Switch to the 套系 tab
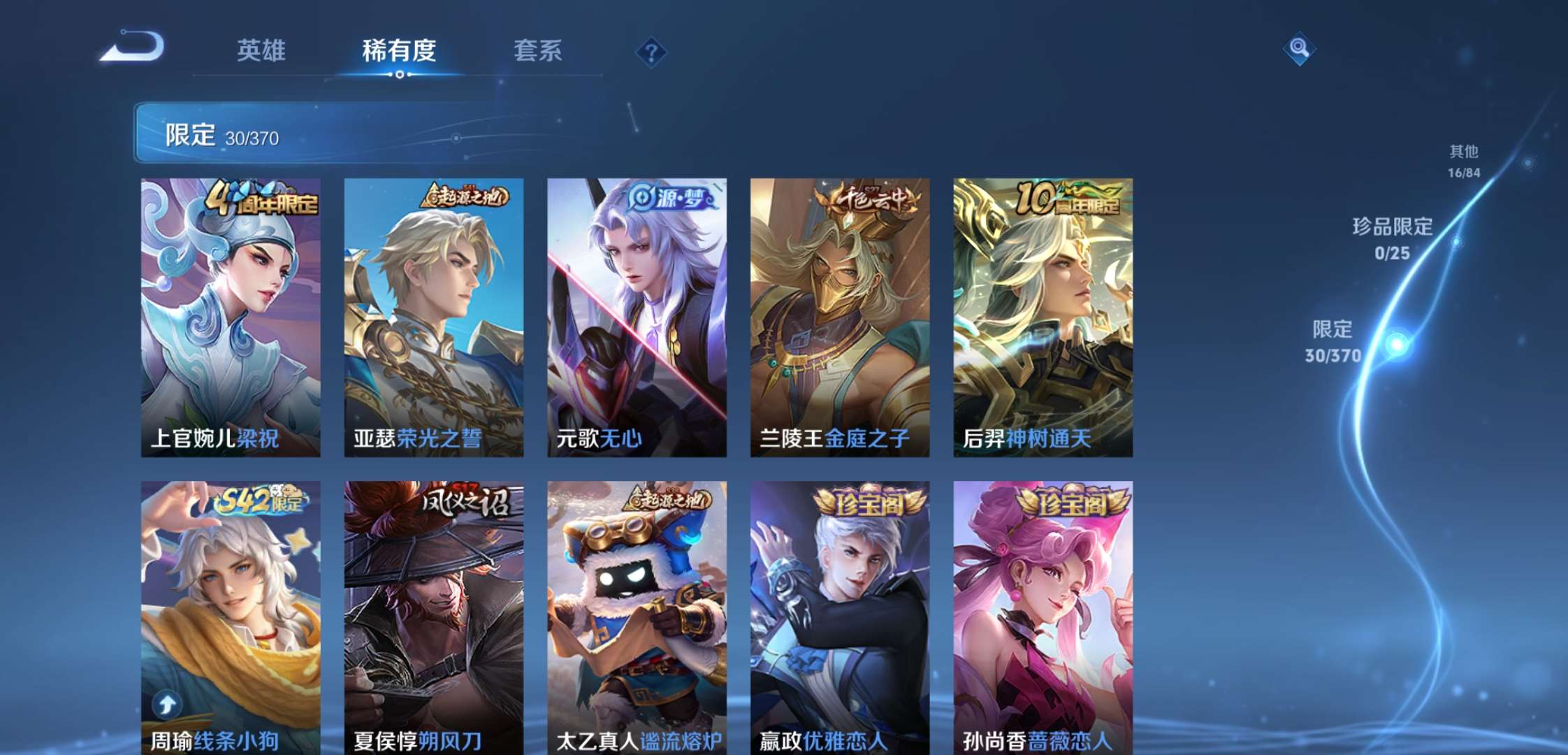Image resolution: width=1568 pixels, height=755 pixels. click(540, 51)
